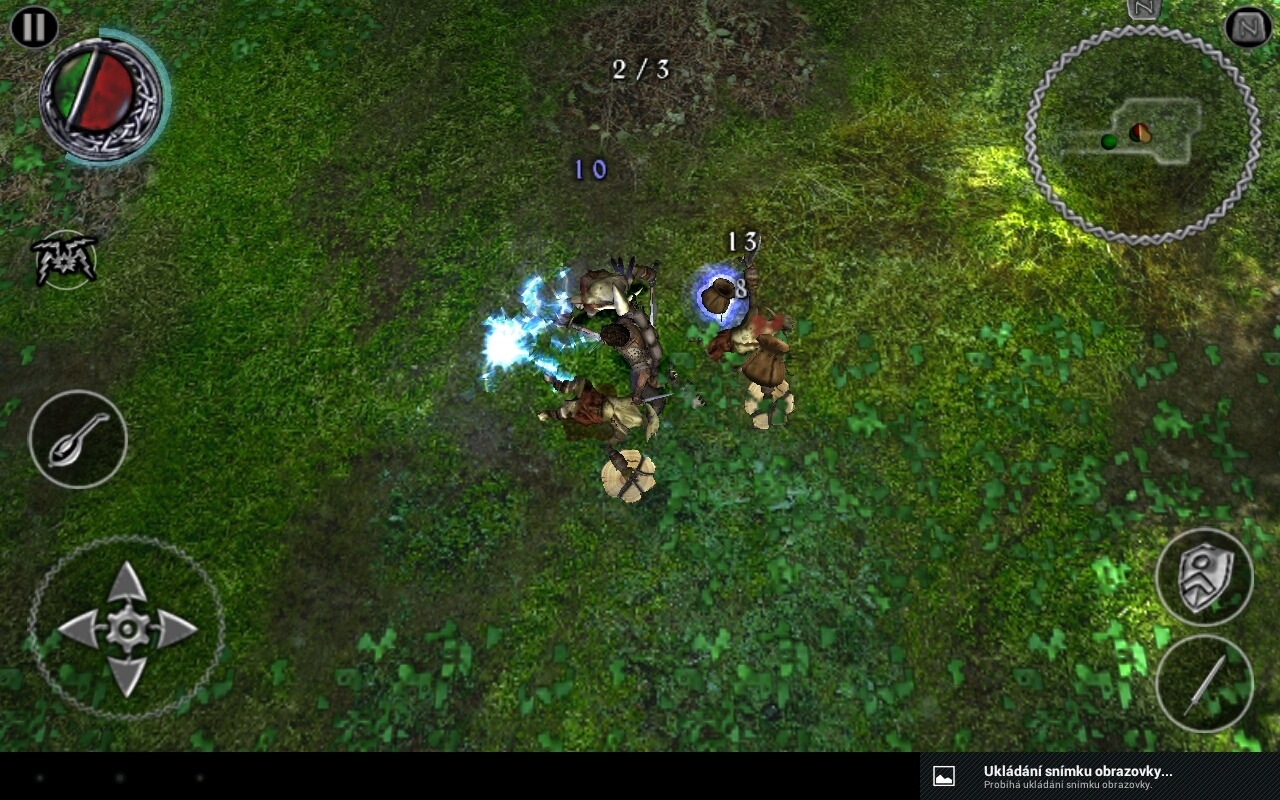Viewport: 1280px width, 800px height.
Task: Attack with the sword button
Action: [1203, 684]
